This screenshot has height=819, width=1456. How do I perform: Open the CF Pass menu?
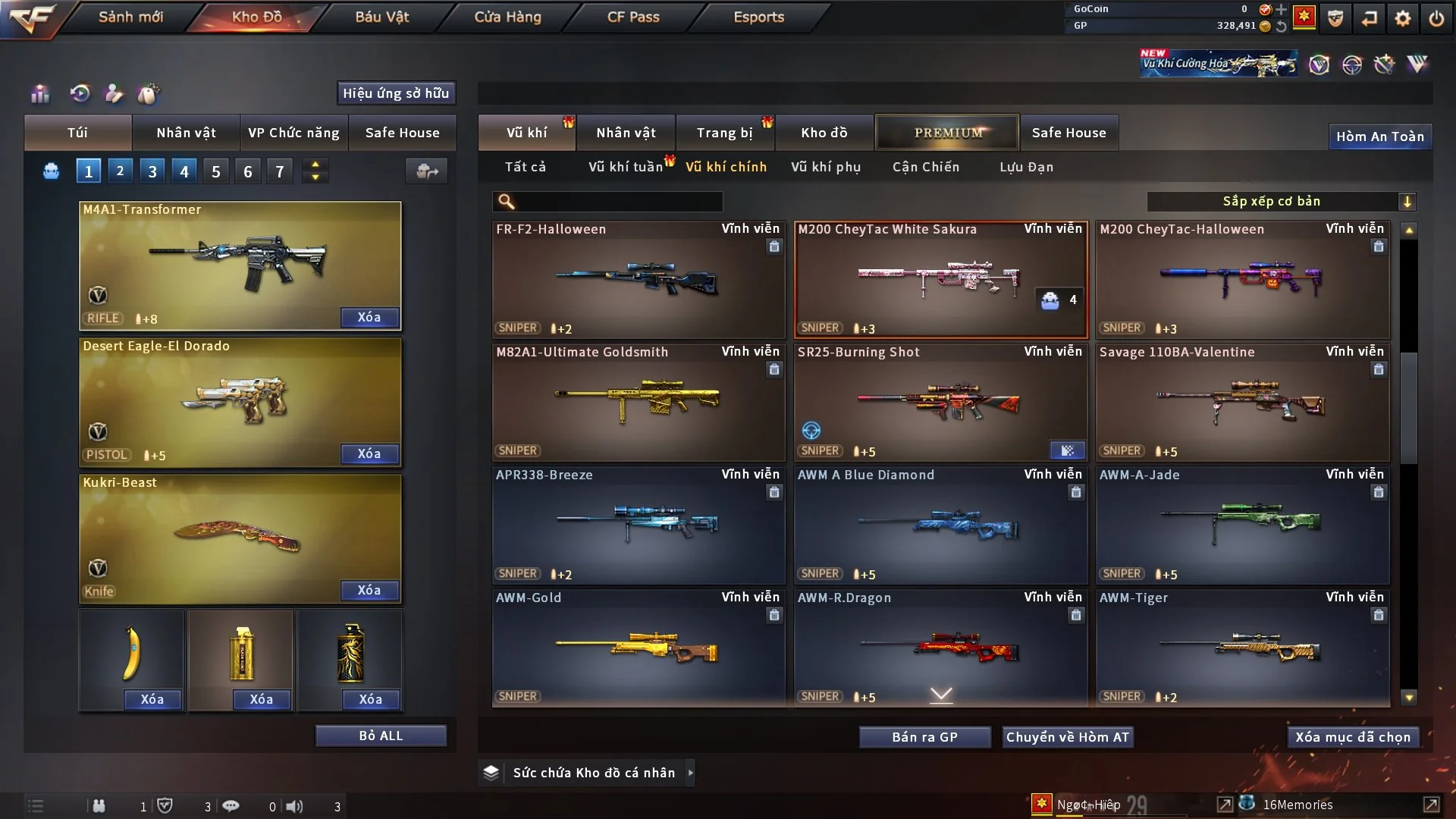pos(633,17)
